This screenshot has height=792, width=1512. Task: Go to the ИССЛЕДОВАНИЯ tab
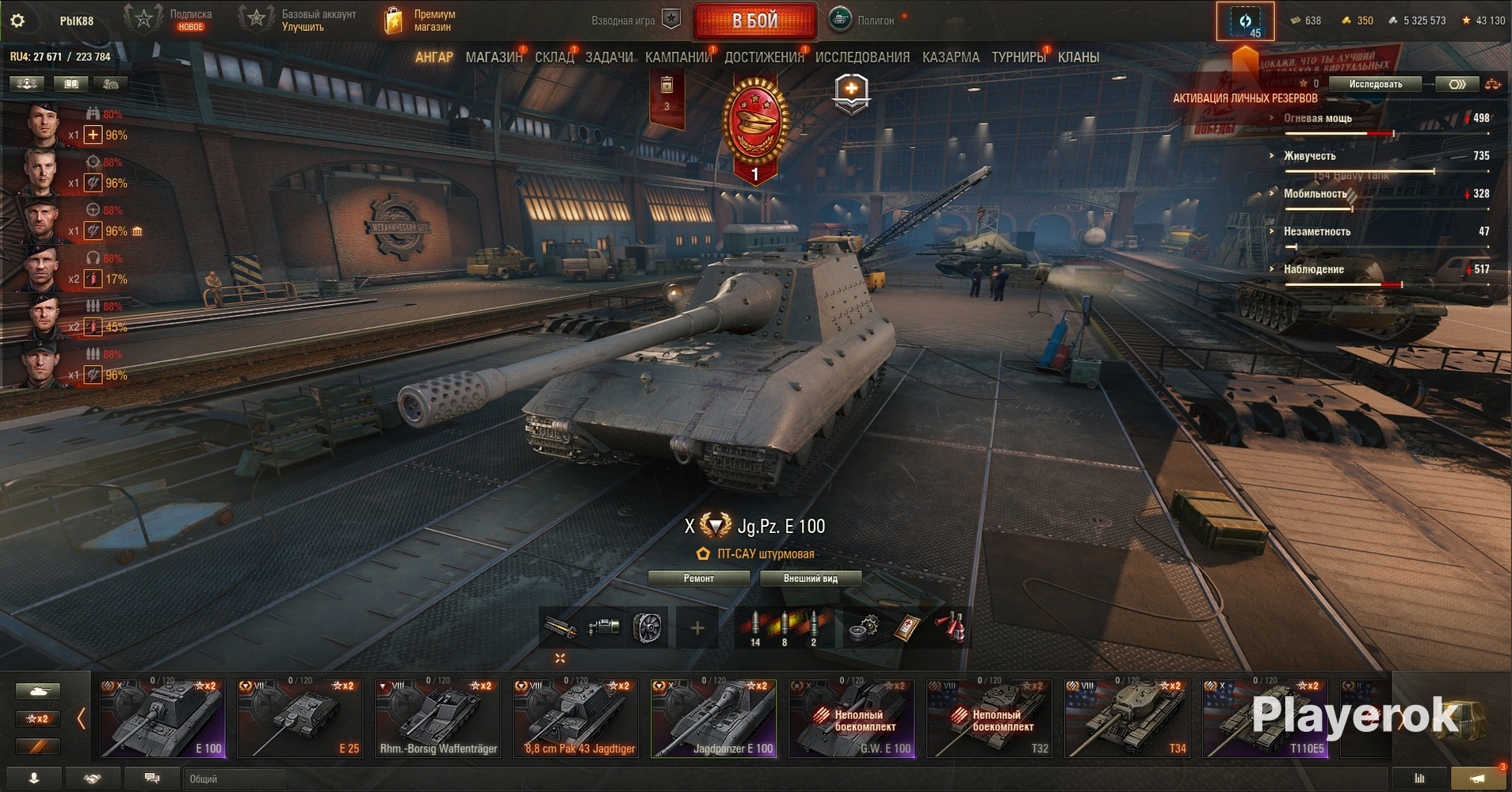[862, 57]
